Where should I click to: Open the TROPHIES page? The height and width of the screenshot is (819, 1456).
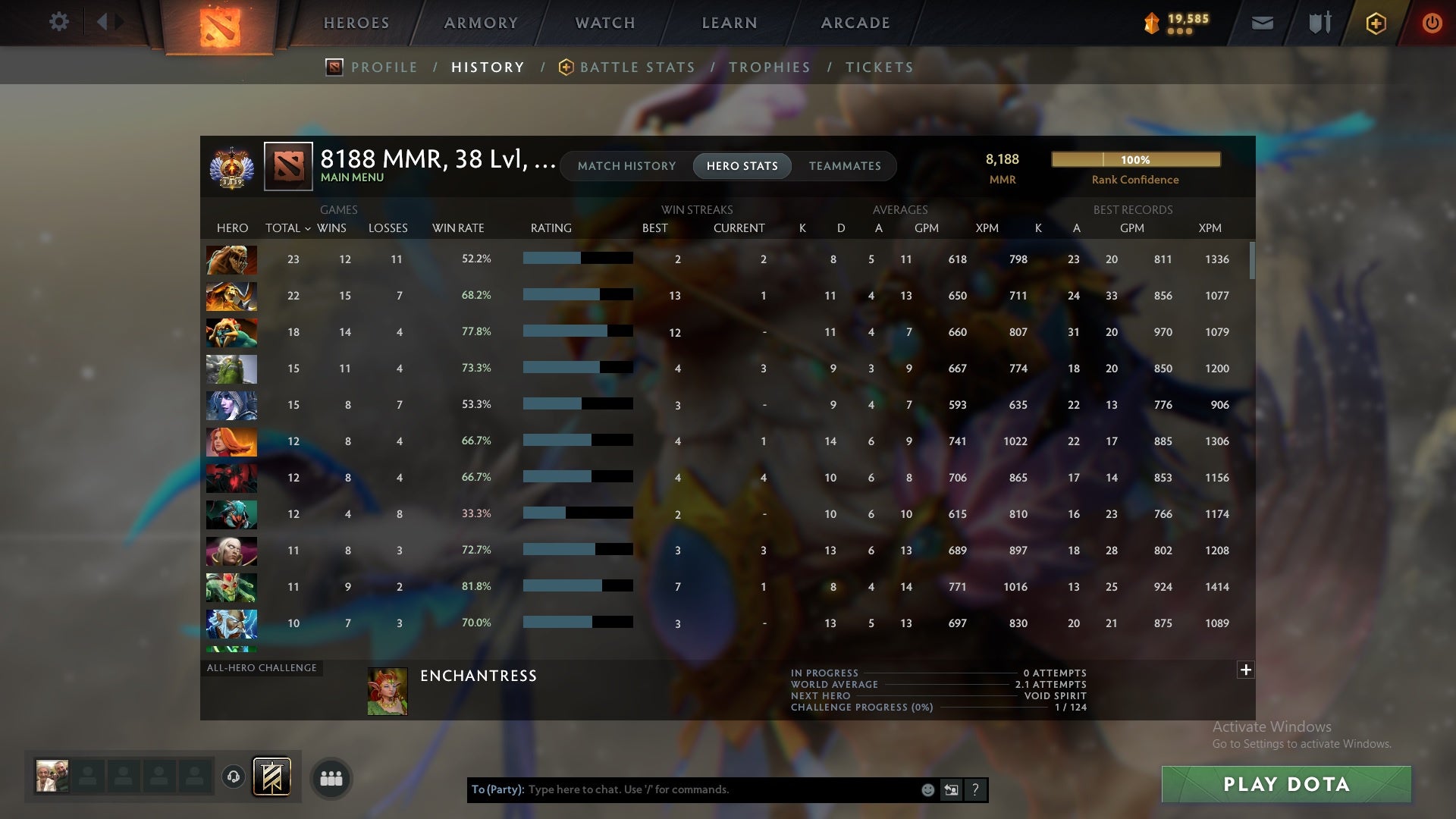tap(770, 67)
